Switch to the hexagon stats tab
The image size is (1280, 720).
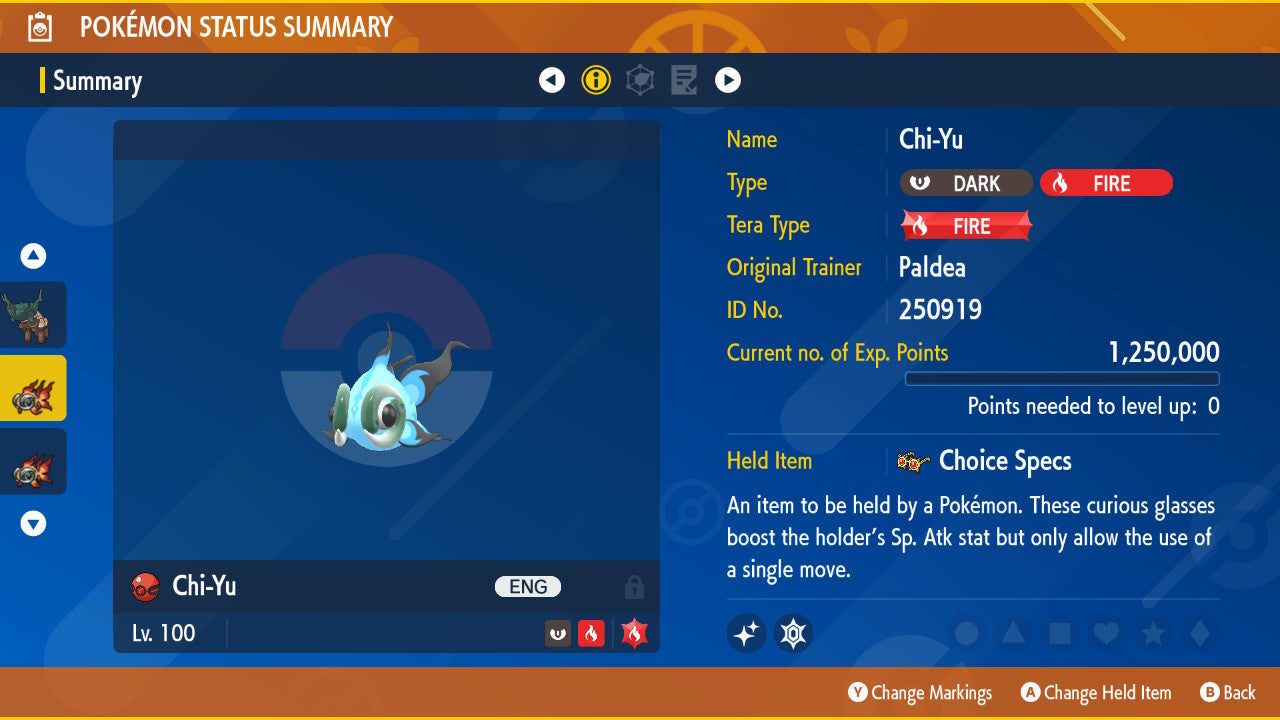(x=640, y=80)
